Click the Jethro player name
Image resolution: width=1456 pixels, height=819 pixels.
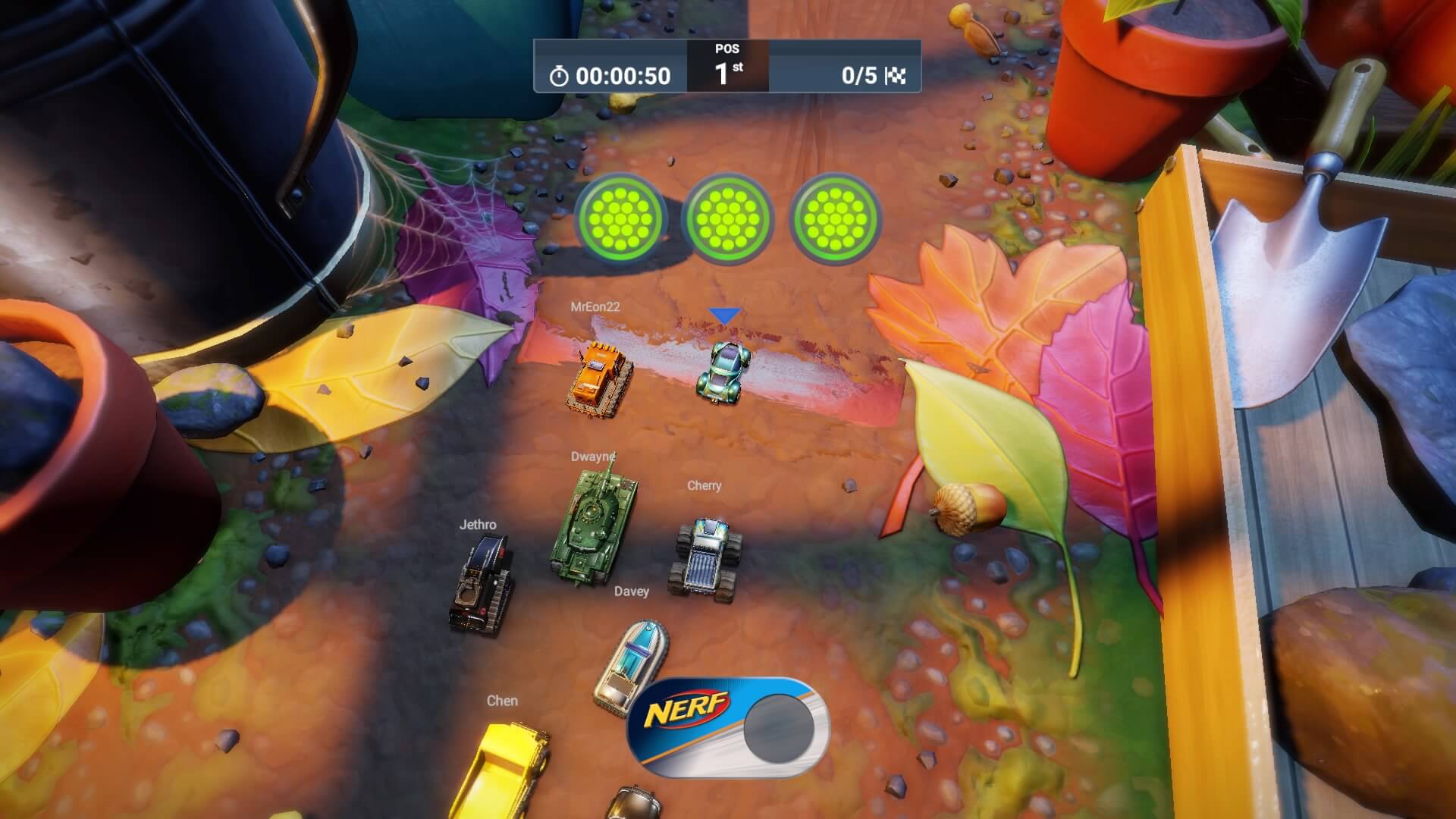point(479,524)
